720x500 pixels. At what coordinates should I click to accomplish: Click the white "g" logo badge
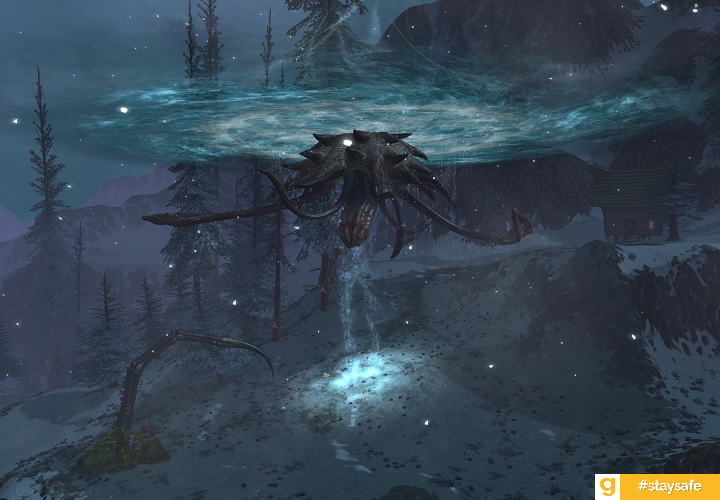pos(608,487)
